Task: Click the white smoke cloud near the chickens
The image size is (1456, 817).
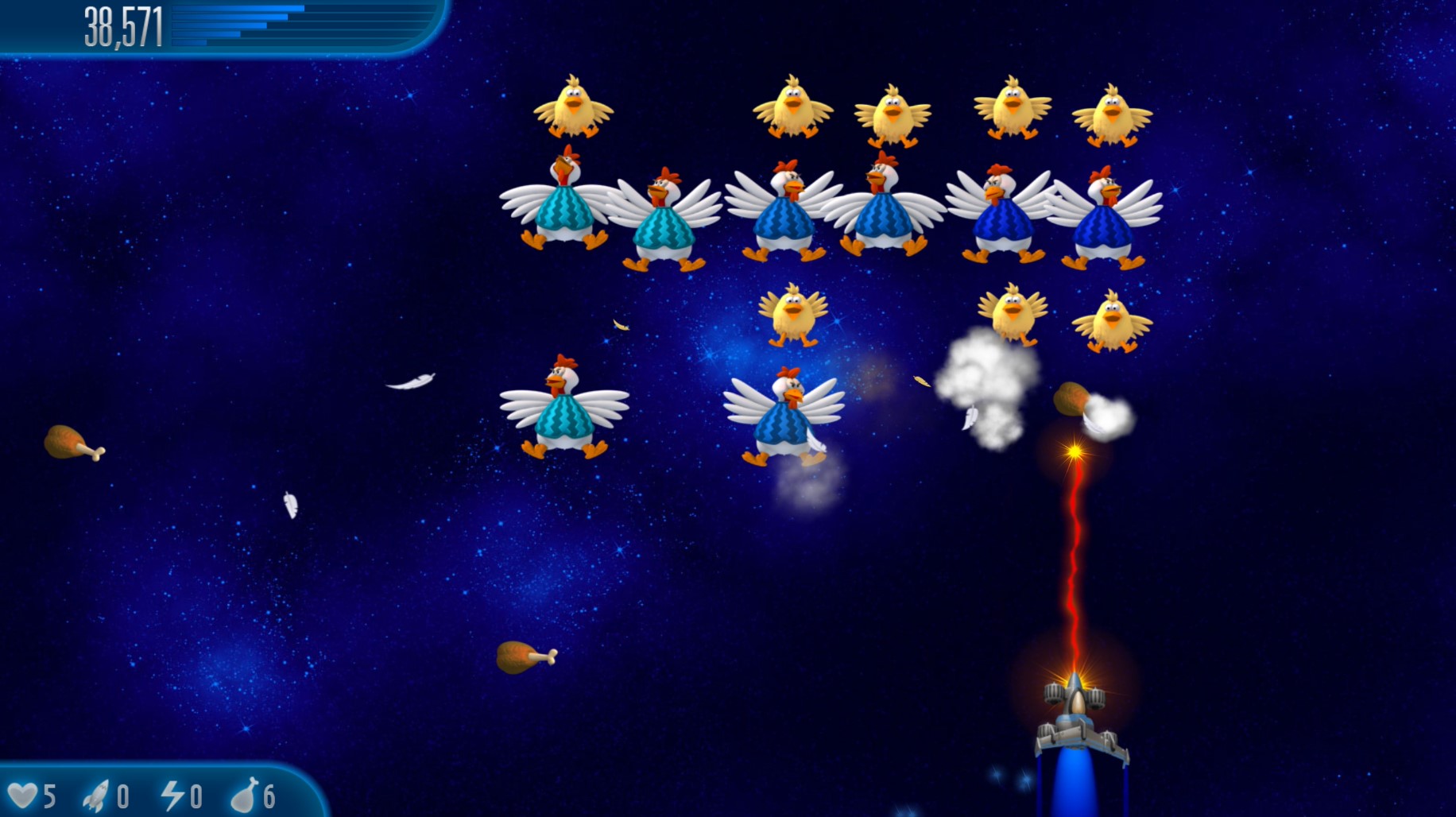Action: [986, 381]
